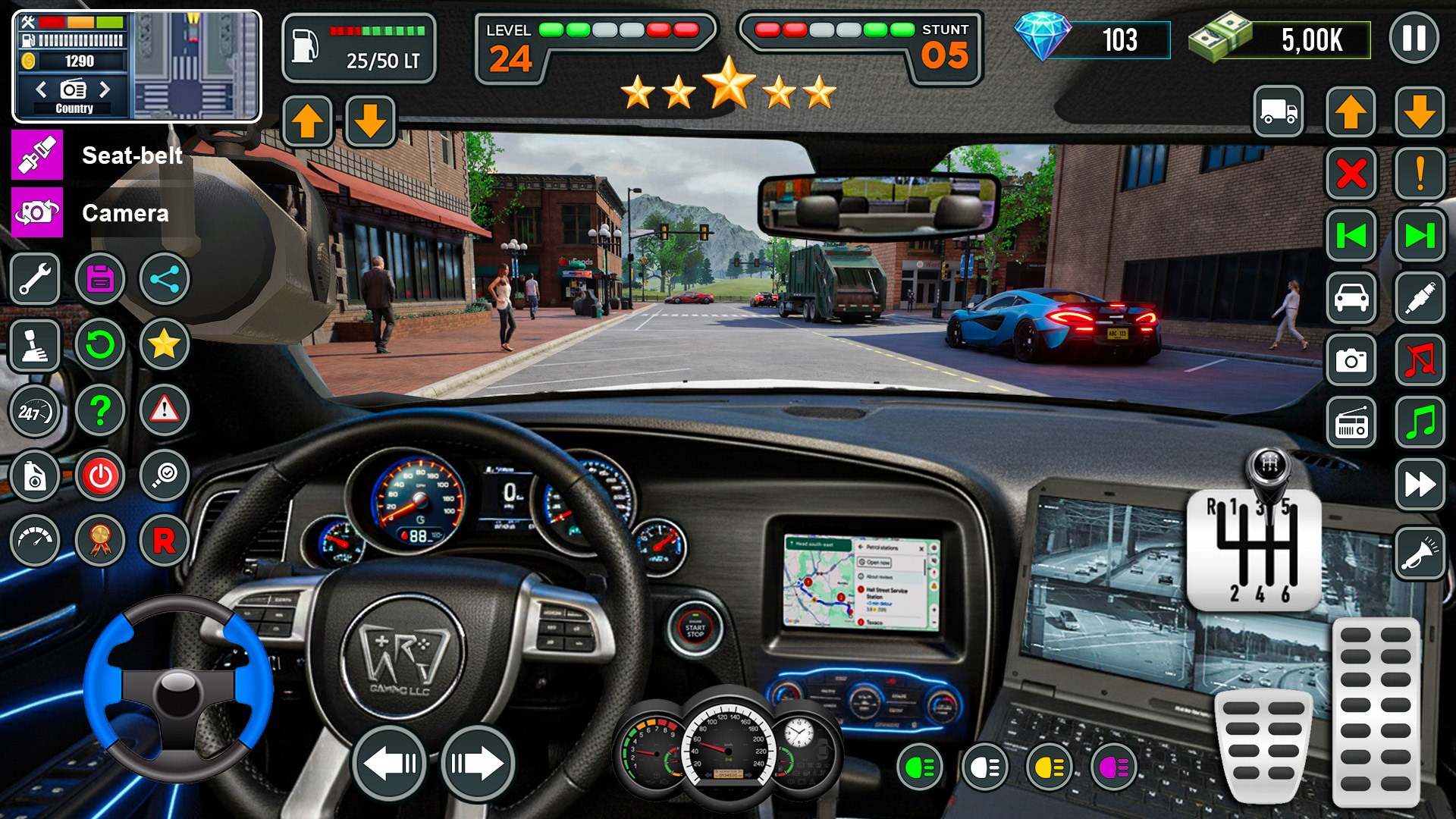Share the game via the share icon
Viewport: 1456px width, 819px height.
(x=164, y=279)
